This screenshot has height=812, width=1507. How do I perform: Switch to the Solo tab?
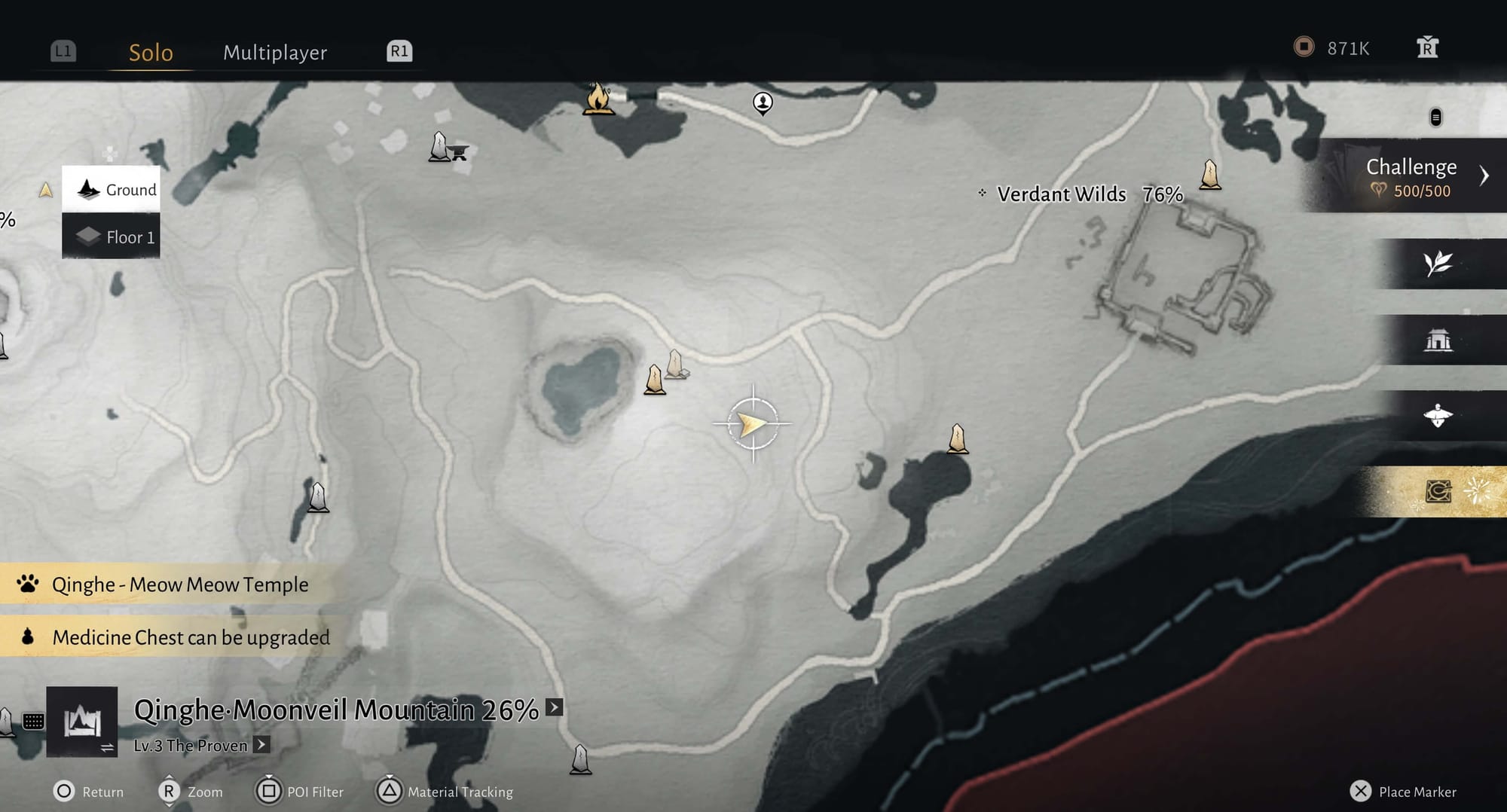click(x=151, y=52)
